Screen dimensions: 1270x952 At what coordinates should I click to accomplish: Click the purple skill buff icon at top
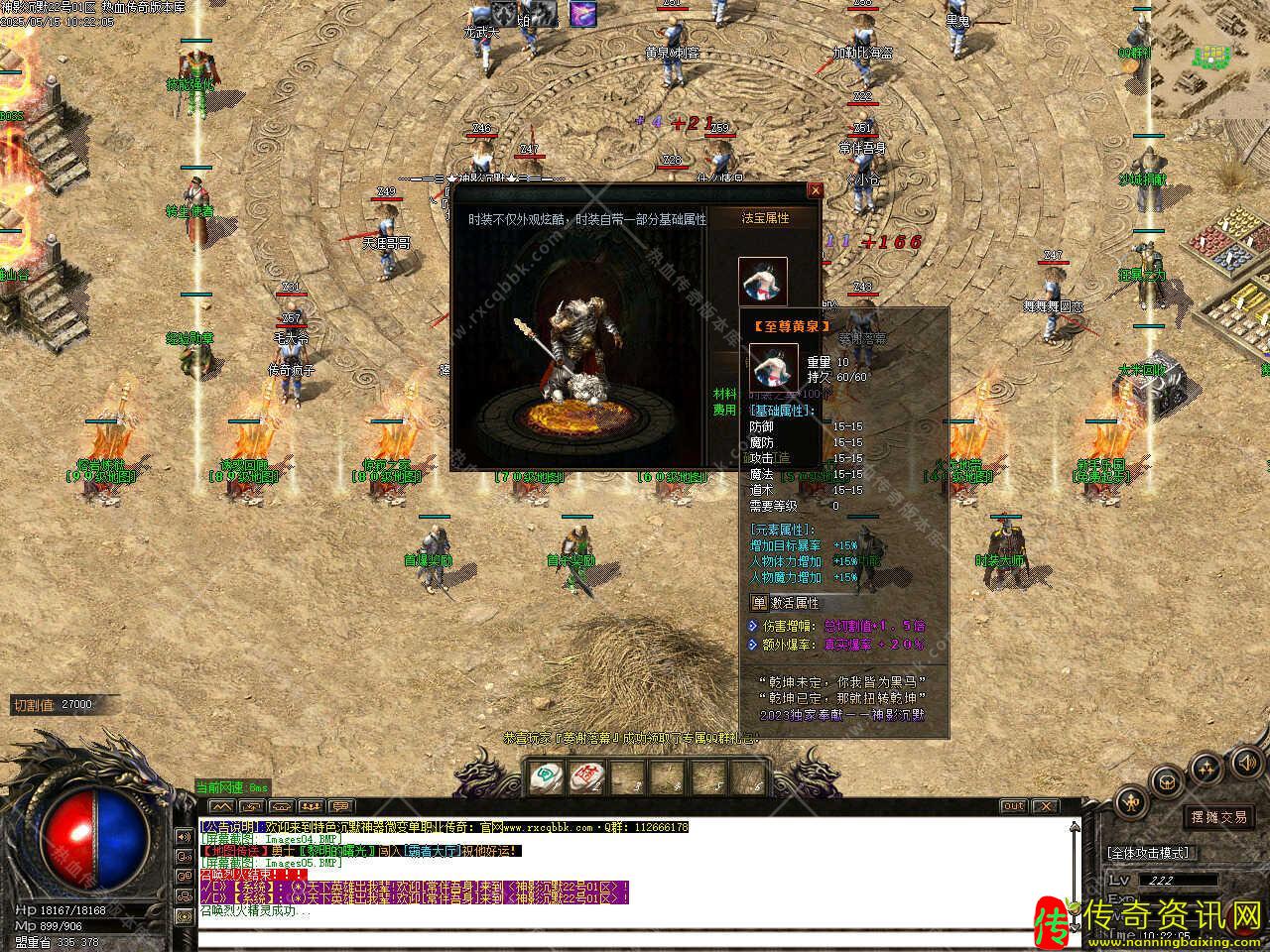pos(582,14)
